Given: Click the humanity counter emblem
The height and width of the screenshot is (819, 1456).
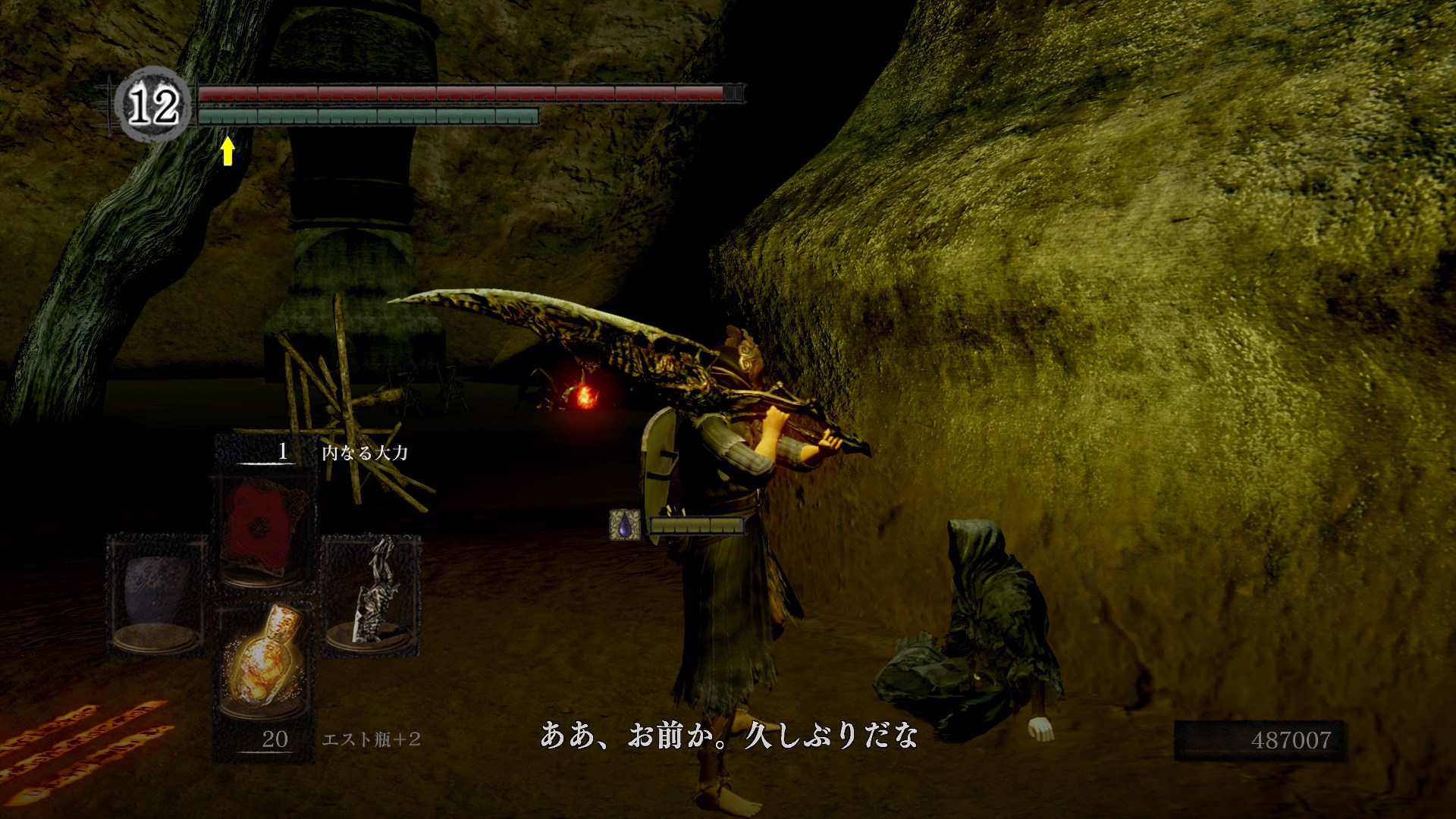Looking at the screenshot, I should pos(153,105).
